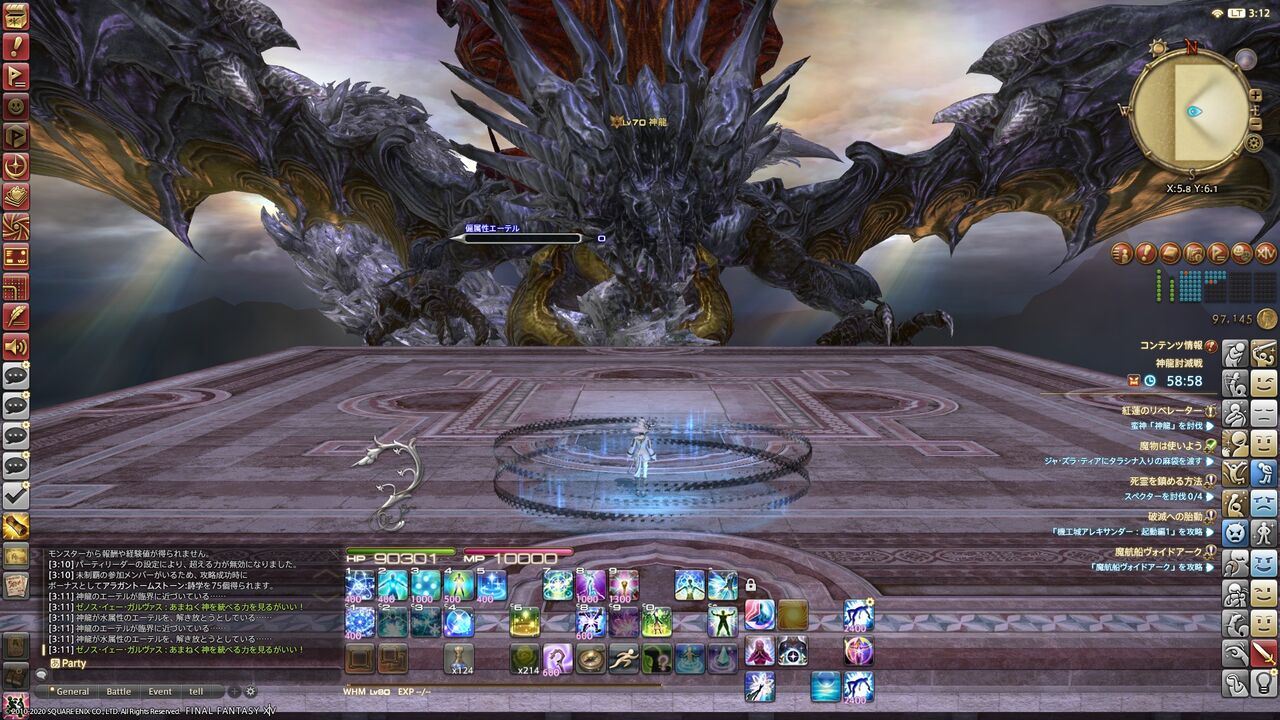
Task: Switch to the Battle chat tab
Action: pyautogui.click(x=118, y=692)
